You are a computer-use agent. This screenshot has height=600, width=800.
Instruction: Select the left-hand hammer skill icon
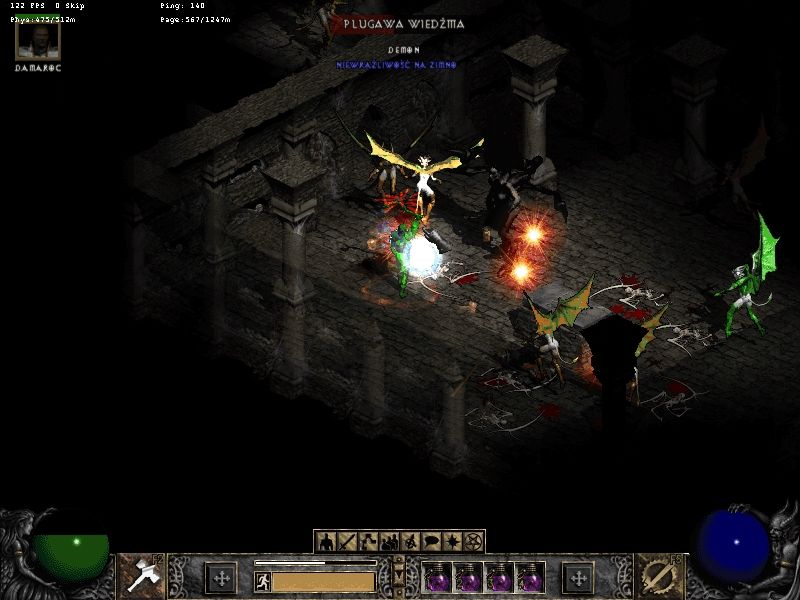(x=141, y=576)
